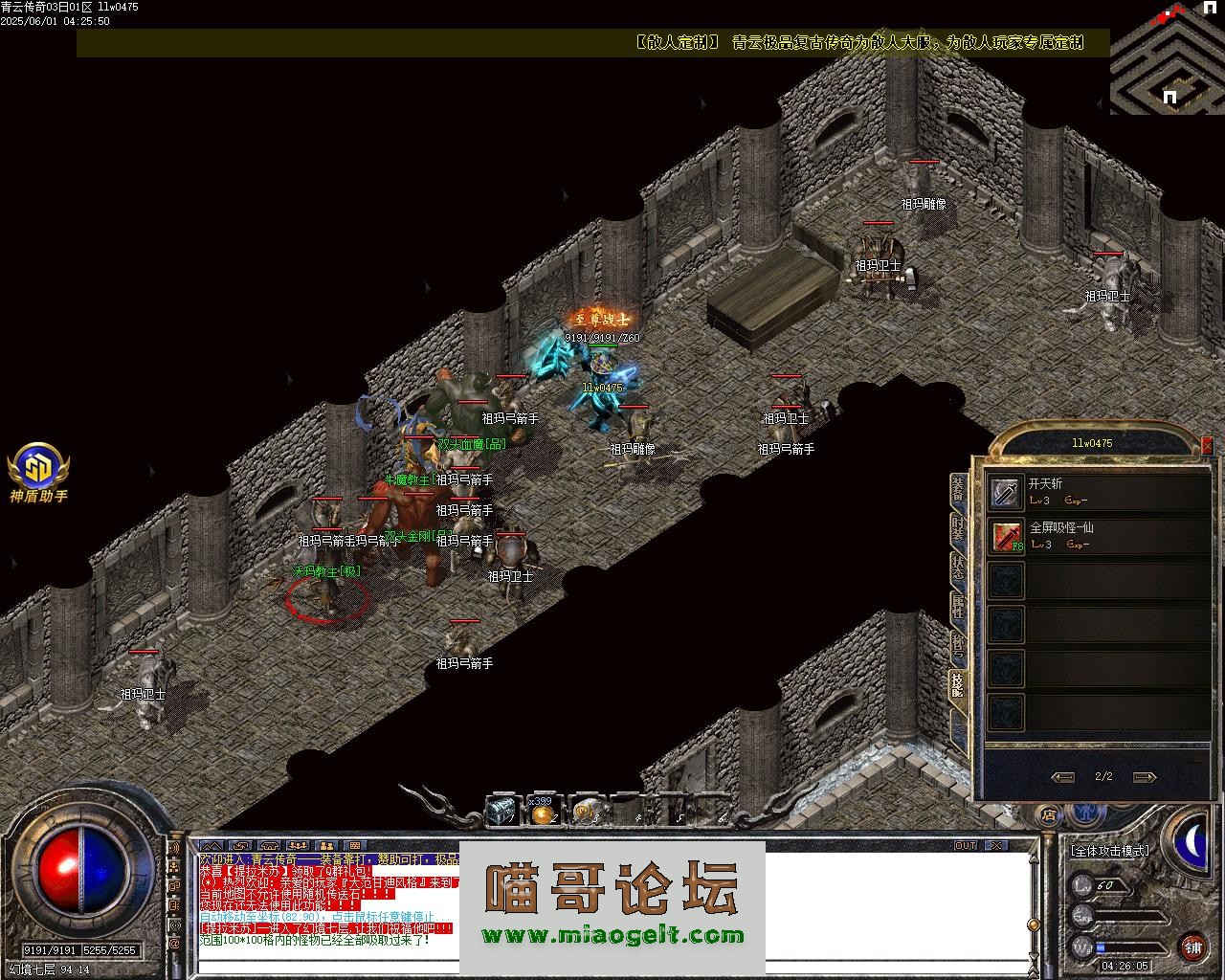The width and height of the screenshot is (1225, 980).
Task: Click the OUT button above the chat
Action: (966, 846)
